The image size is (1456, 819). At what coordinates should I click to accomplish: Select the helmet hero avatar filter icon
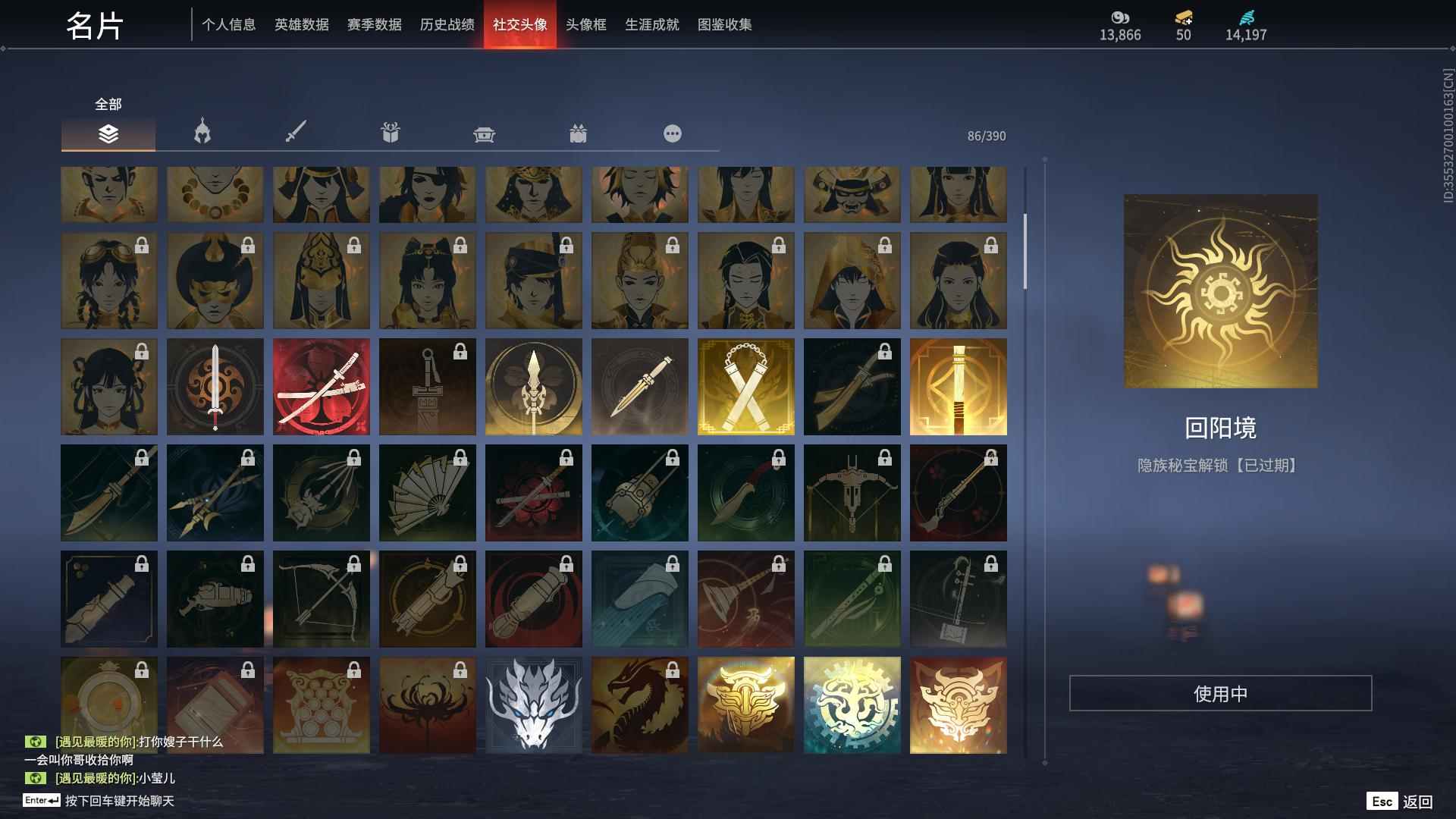201,133
